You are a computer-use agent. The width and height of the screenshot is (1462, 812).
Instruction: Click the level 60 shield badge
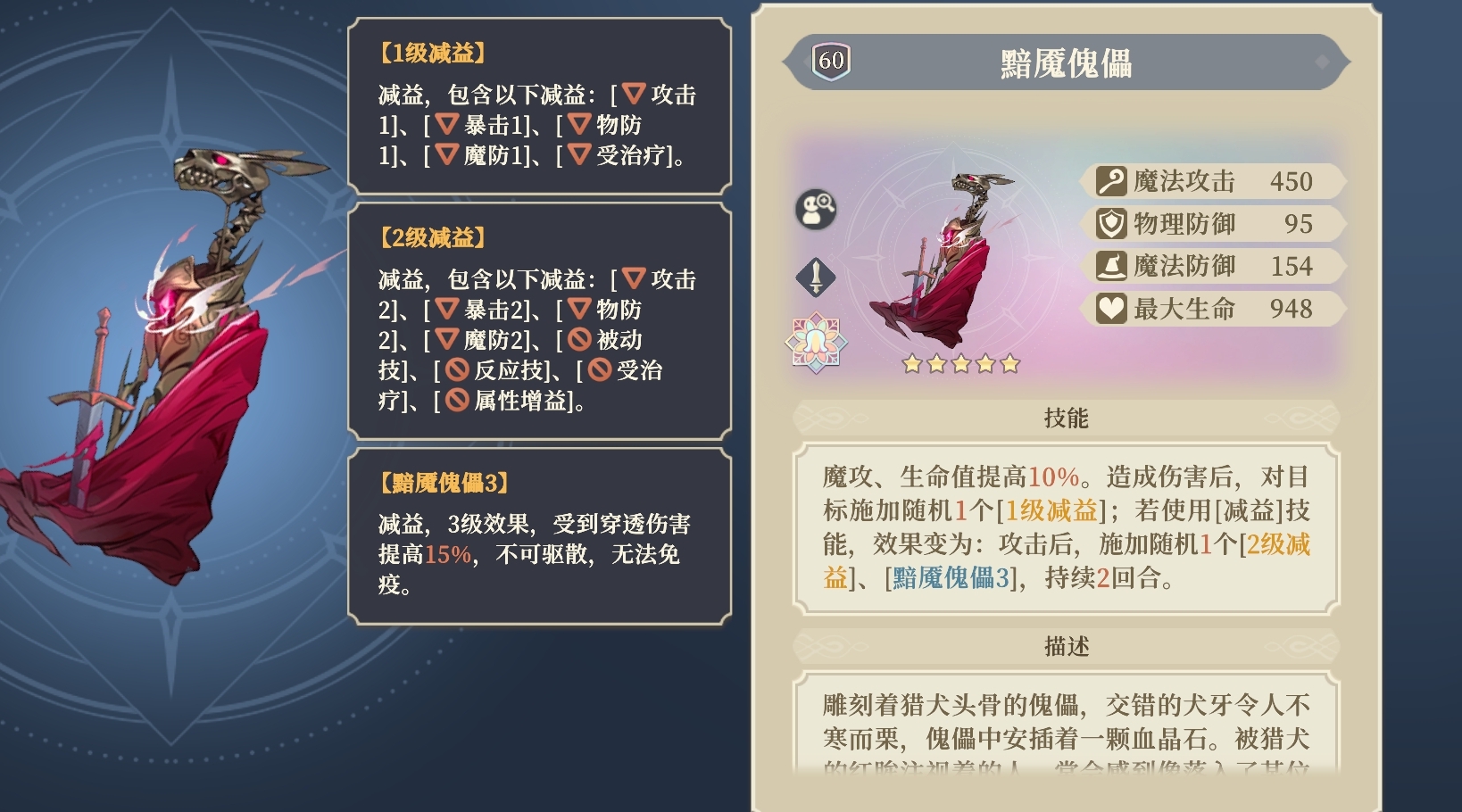coord(830,62)
